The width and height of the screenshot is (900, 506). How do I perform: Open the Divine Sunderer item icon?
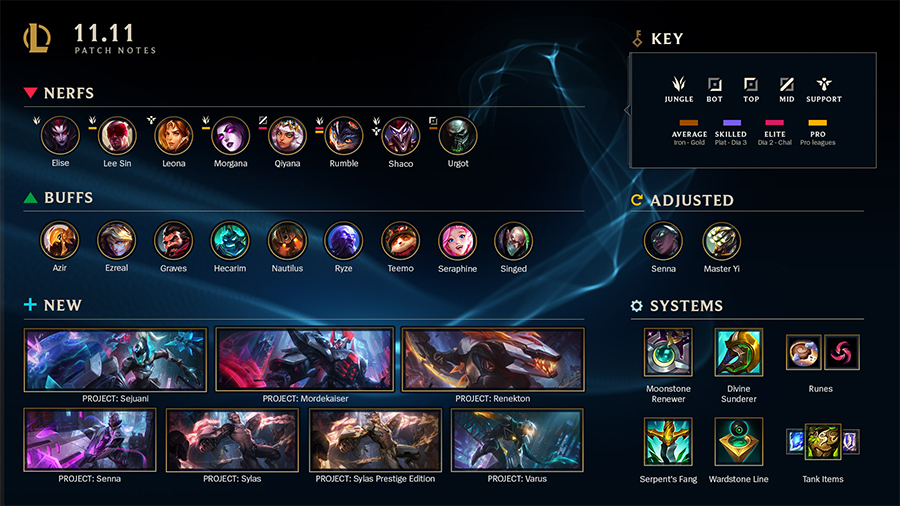pyautogui.click(x=739, y=352)
